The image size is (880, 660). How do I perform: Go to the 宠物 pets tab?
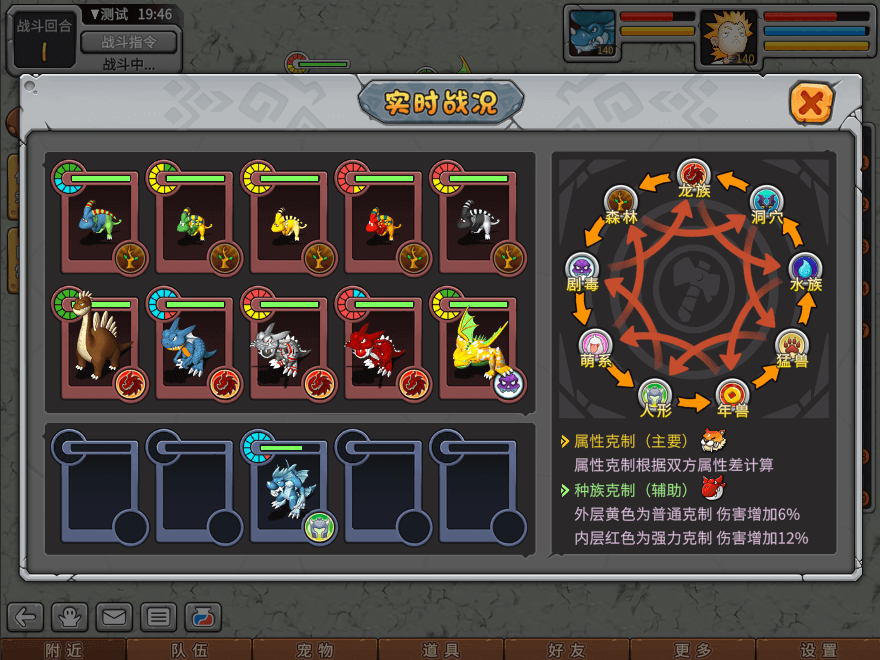click(x=314, y=650)
